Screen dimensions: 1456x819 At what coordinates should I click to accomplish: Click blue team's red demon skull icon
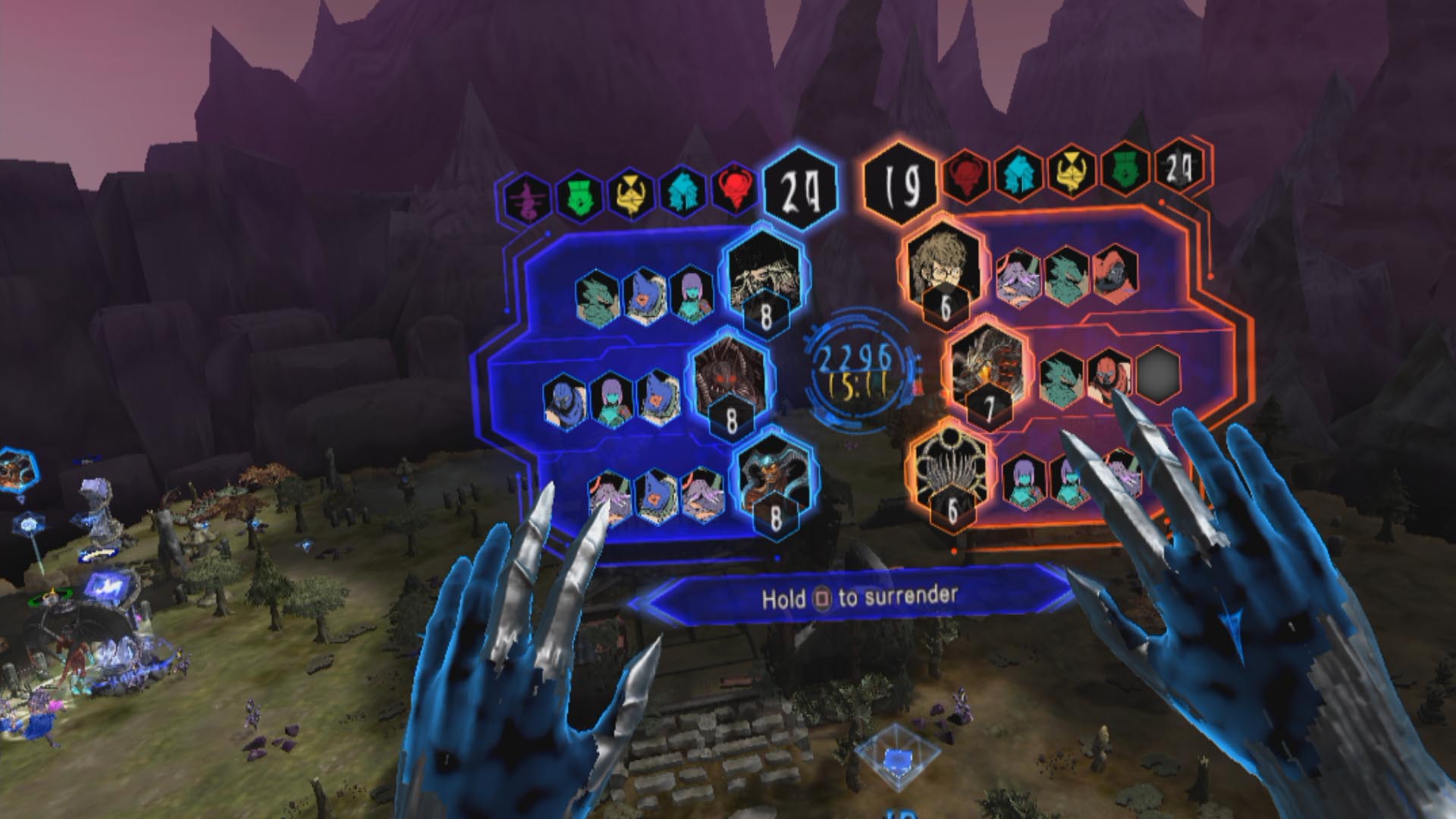tap(733, 189)
